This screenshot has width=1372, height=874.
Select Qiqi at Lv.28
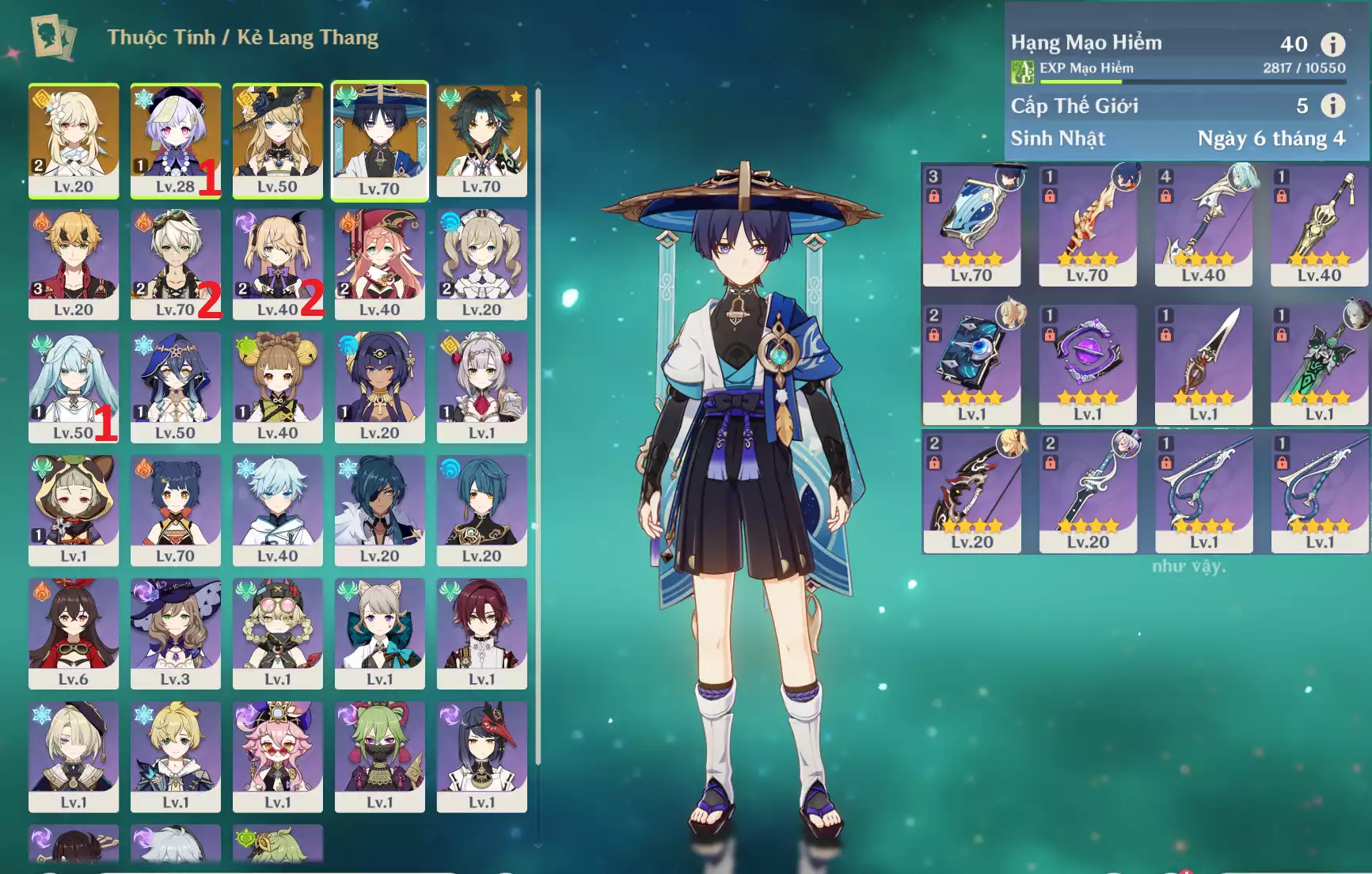(x=175, y=140)
